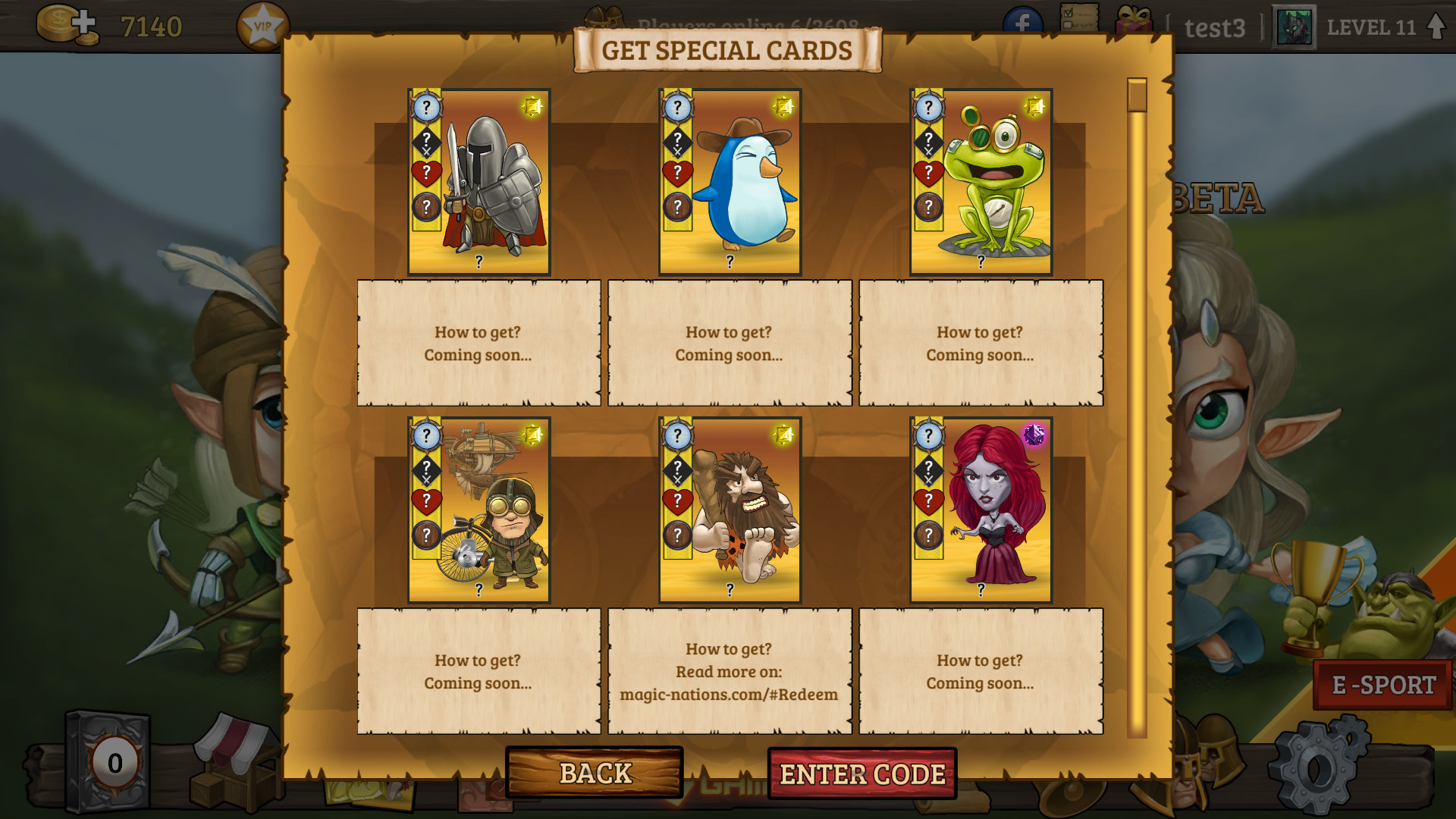Select the caveman special card

(x=729, y=511)
